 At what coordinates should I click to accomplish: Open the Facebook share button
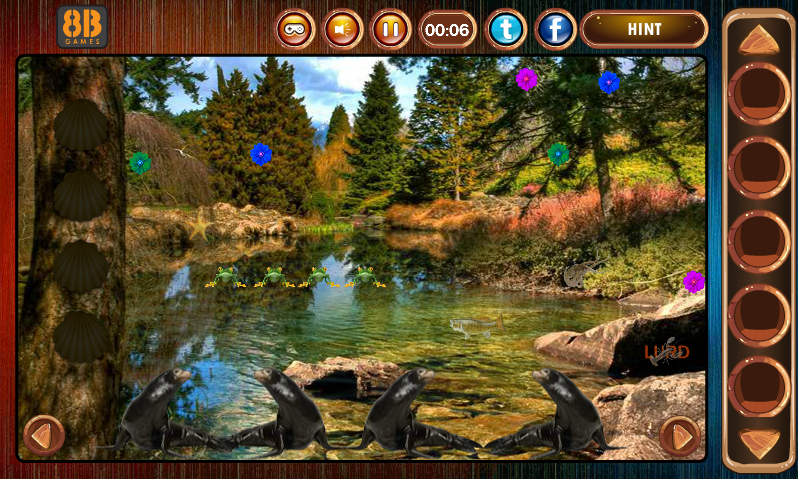555,29
